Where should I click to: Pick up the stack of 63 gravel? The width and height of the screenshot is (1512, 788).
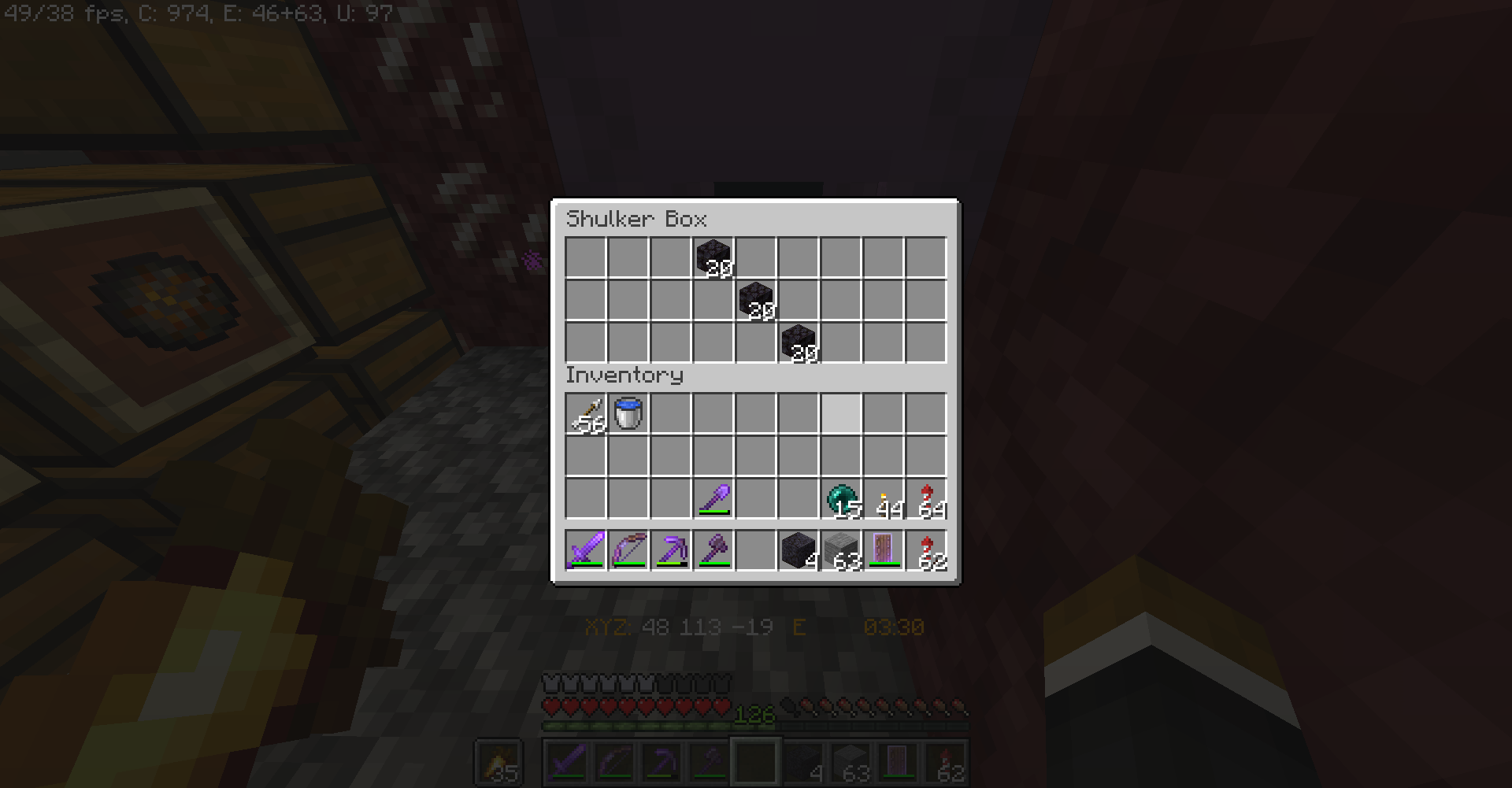841,549
